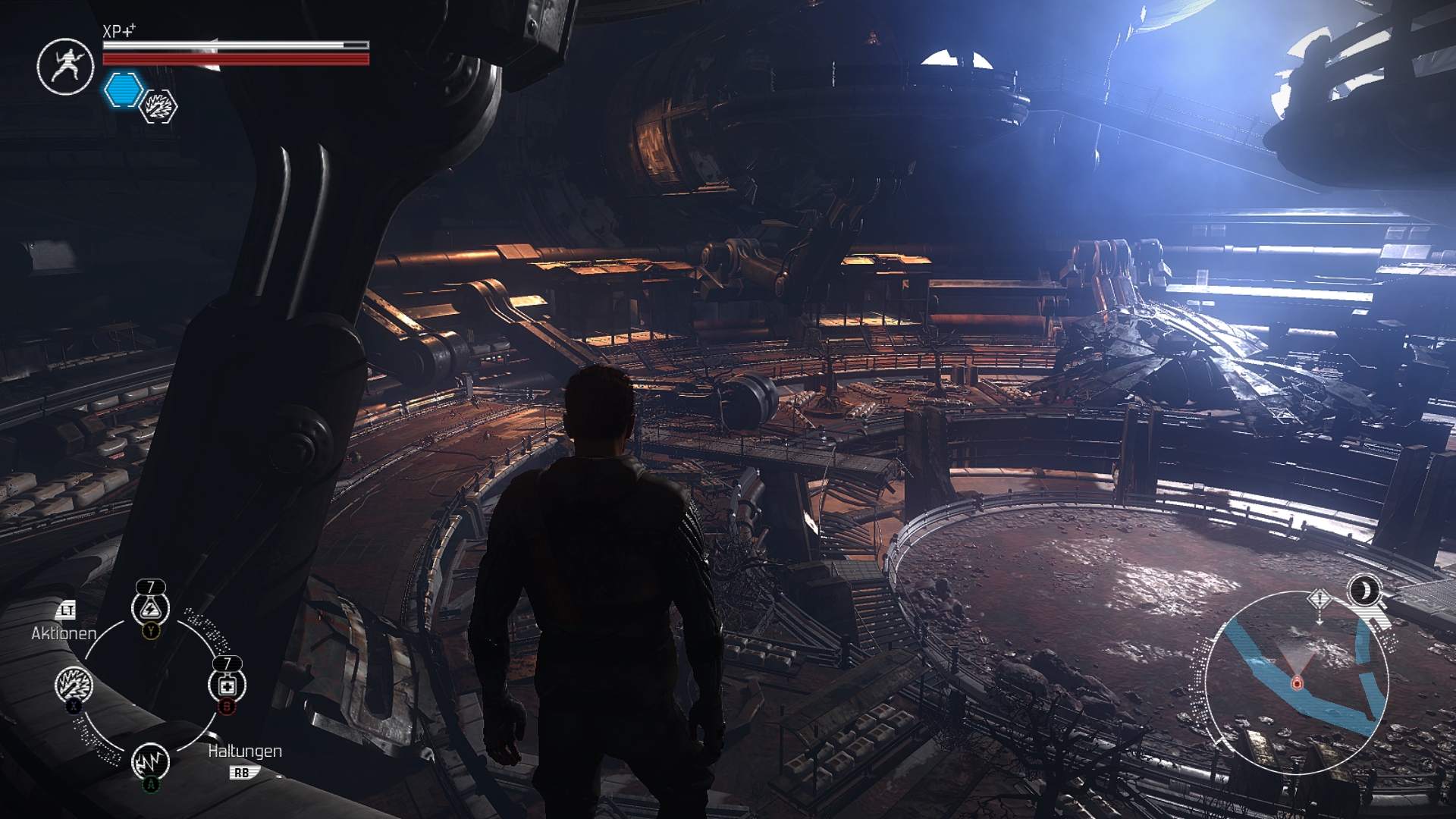Click the spiky burst icon beside the blue hexagon
The width and height of the screenshot is (1456, 819).
(x=159, y=107)
